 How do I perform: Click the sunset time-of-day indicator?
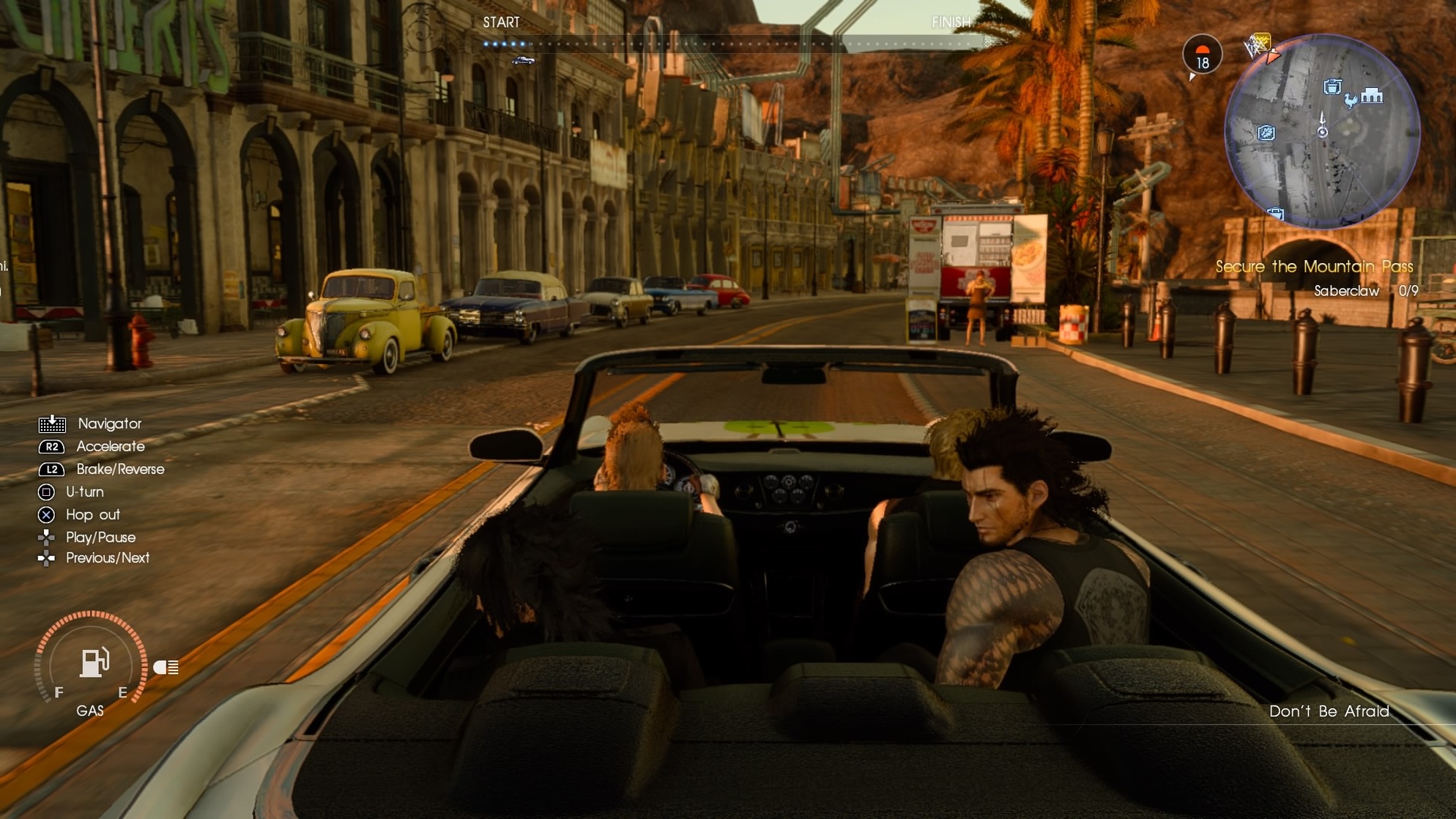click(x=1202, y=54)
